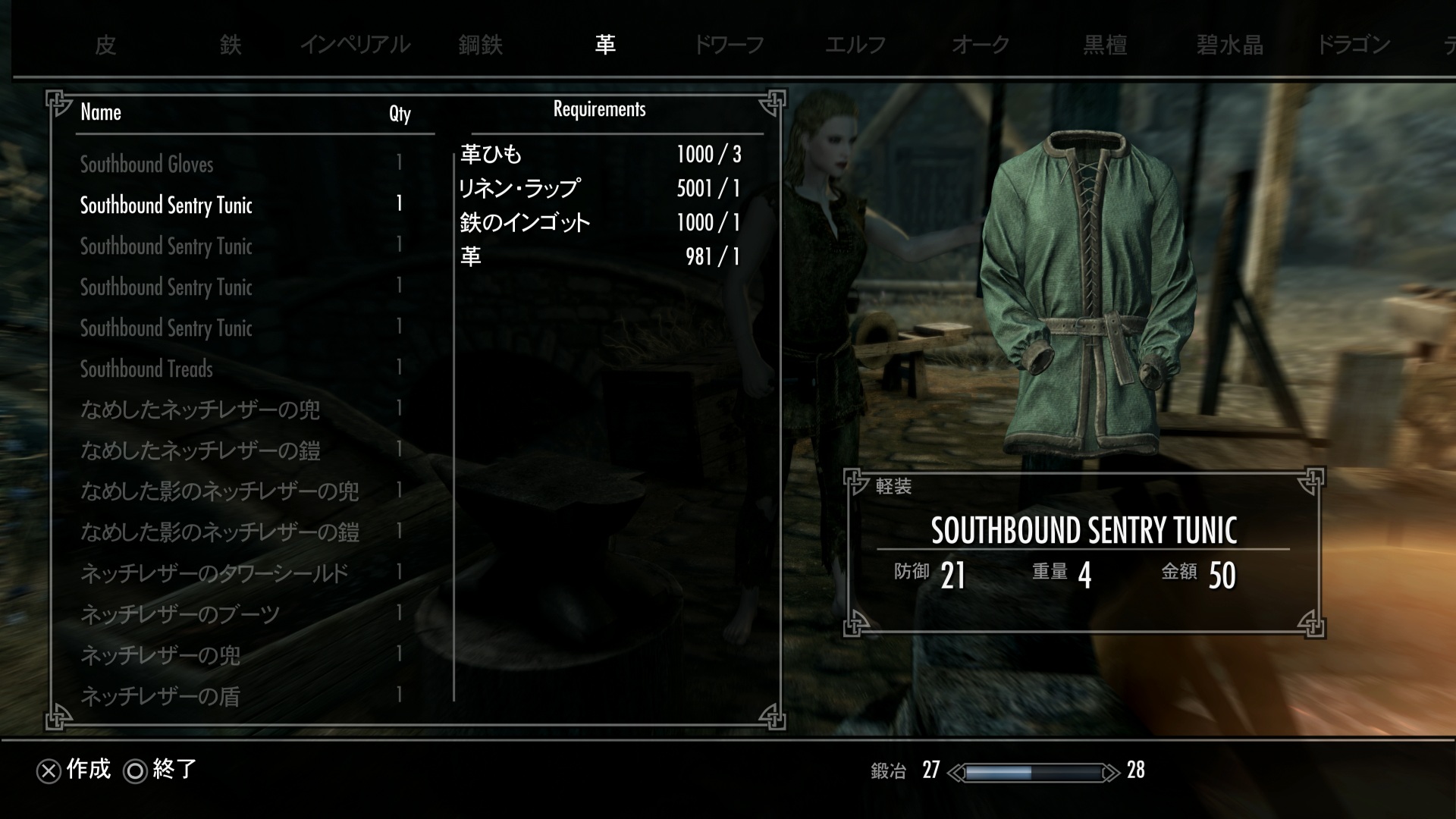Open the 碧水晶 (Glass) category tab
The width and height of the screenshot is (1456, 819).
point(1229,45)
